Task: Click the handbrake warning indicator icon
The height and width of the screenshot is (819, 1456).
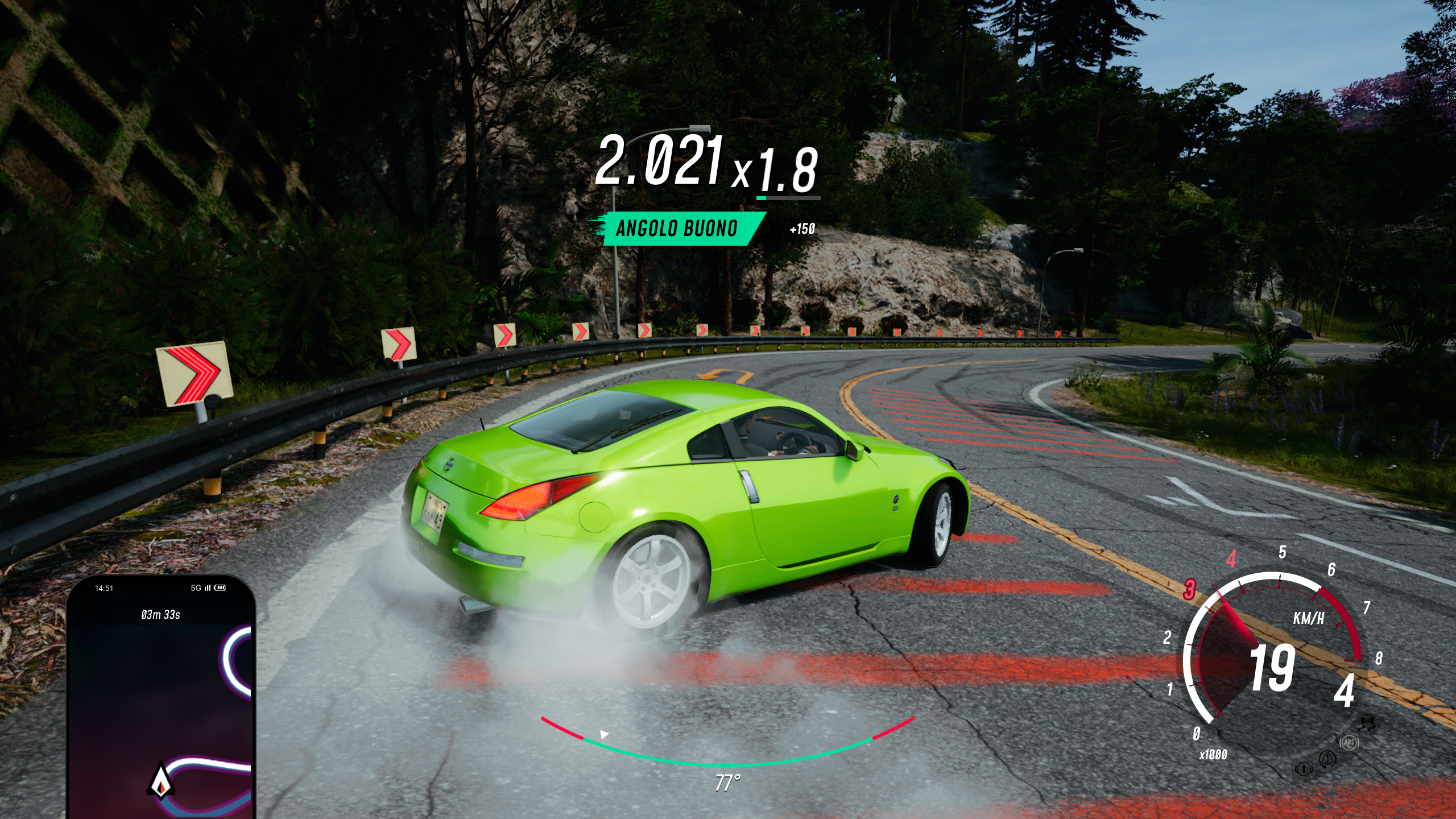Action: (x=1303, y=769)
